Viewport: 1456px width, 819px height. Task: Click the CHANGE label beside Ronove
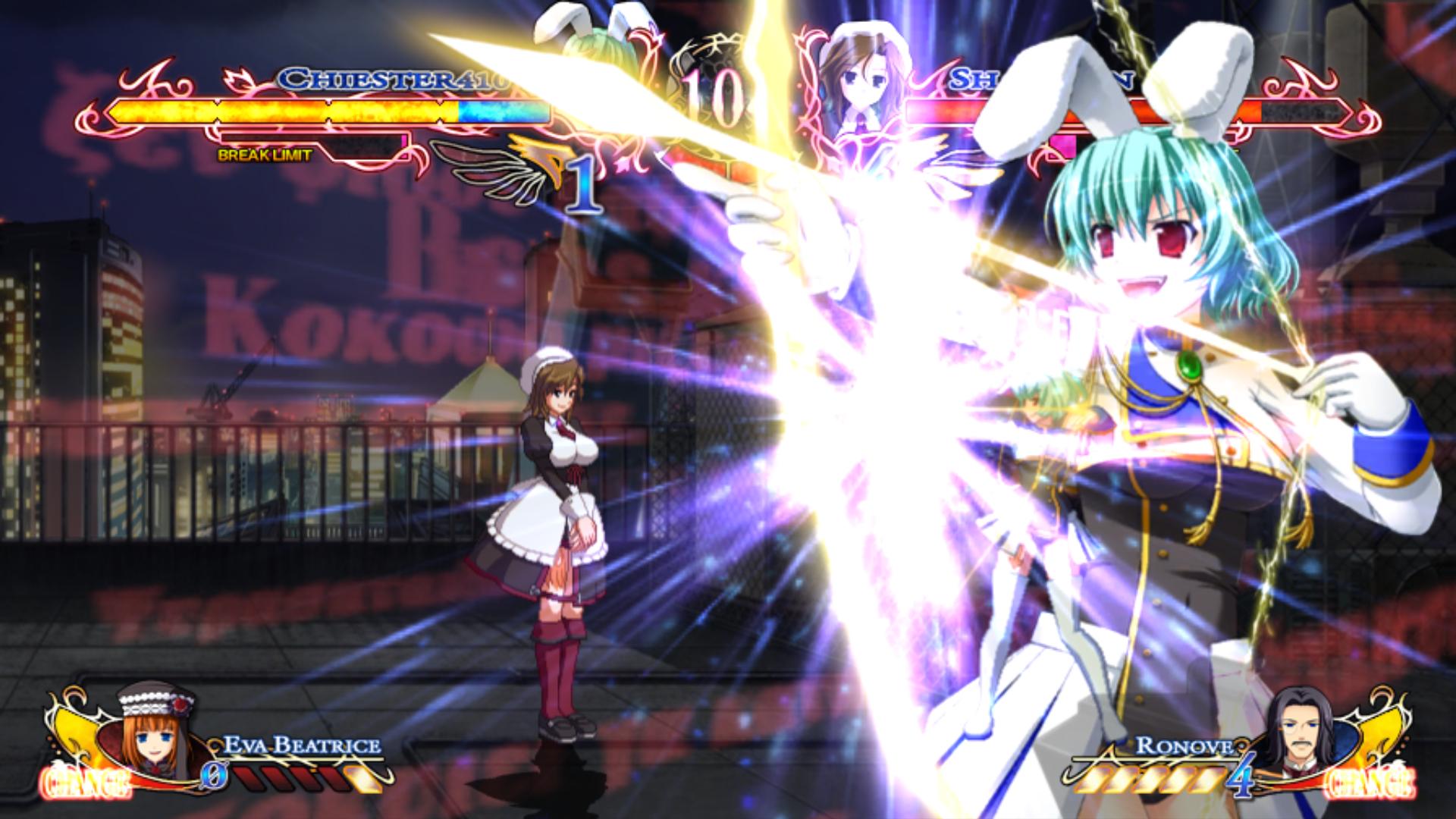point(1370,783)
